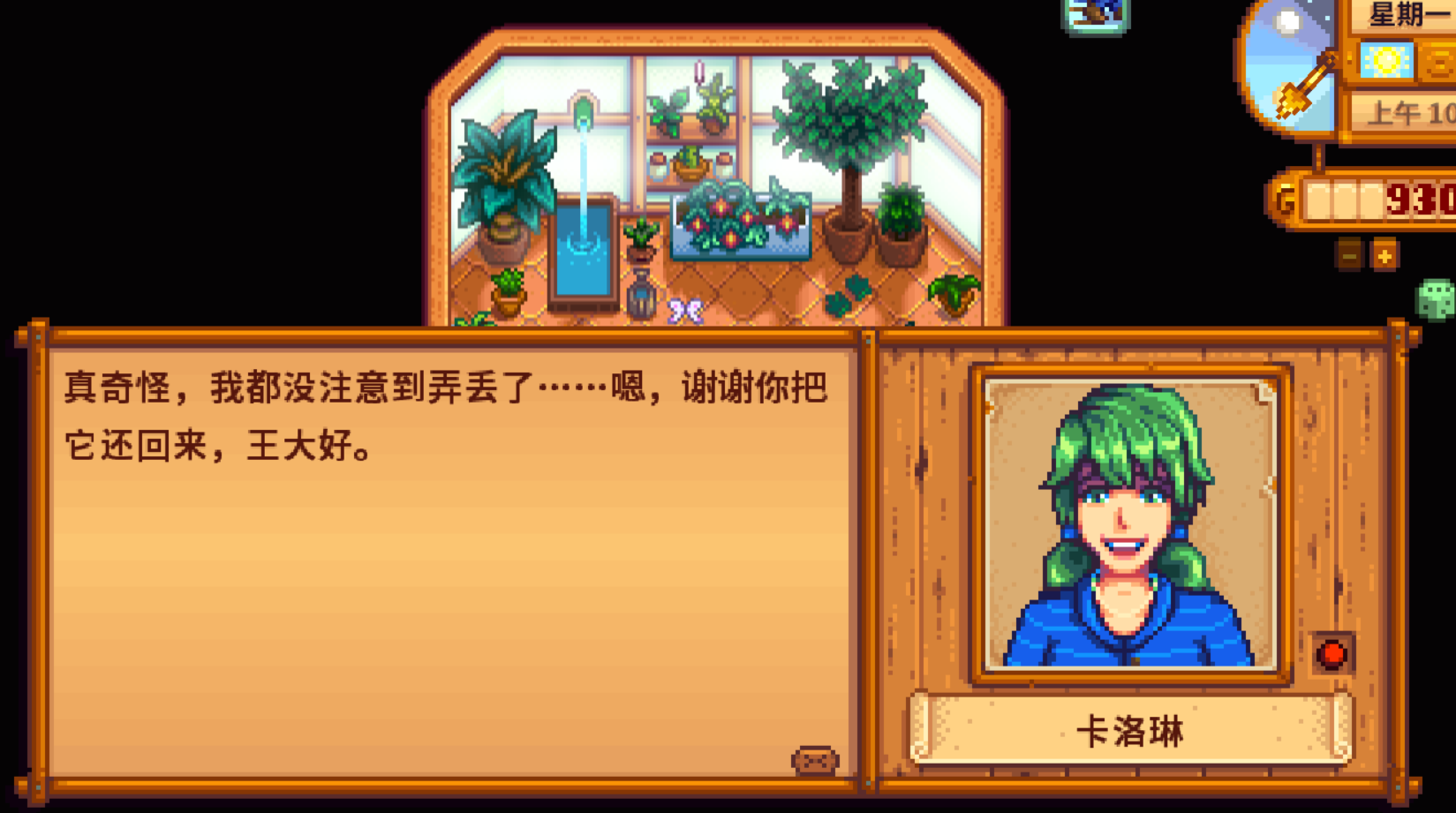Click the gold "G" coin icon
This screenshot has width=1456, height=813.
click(x=1282, y=198)
